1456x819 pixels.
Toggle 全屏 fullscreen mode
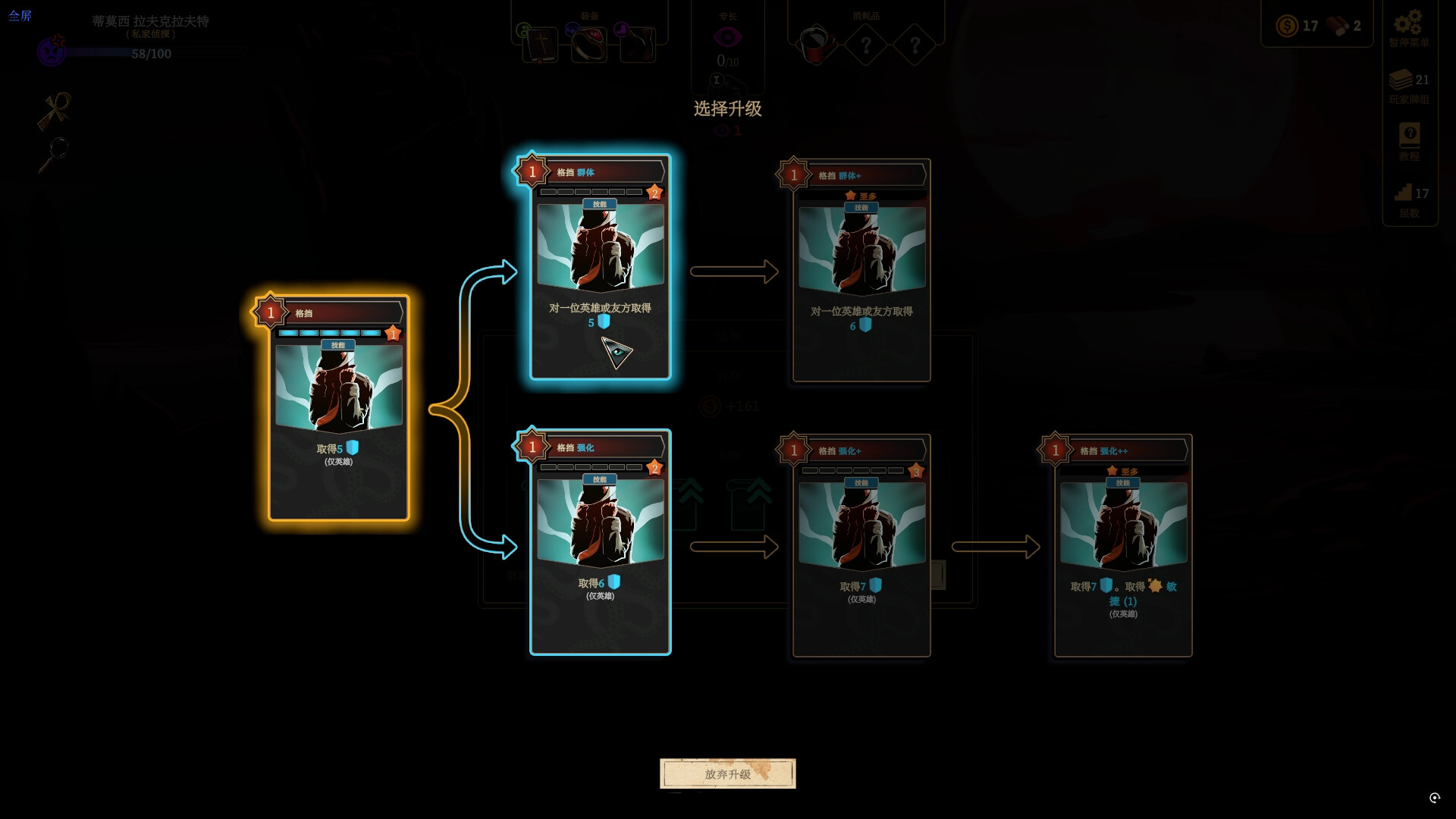click(20, 15)
